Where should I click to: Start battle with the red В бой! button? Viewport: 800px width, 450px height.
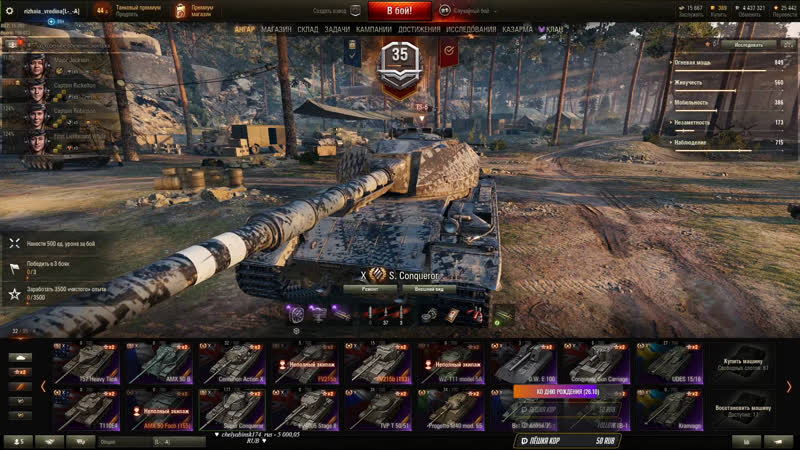pyautogui.click(x=399, y=11)
